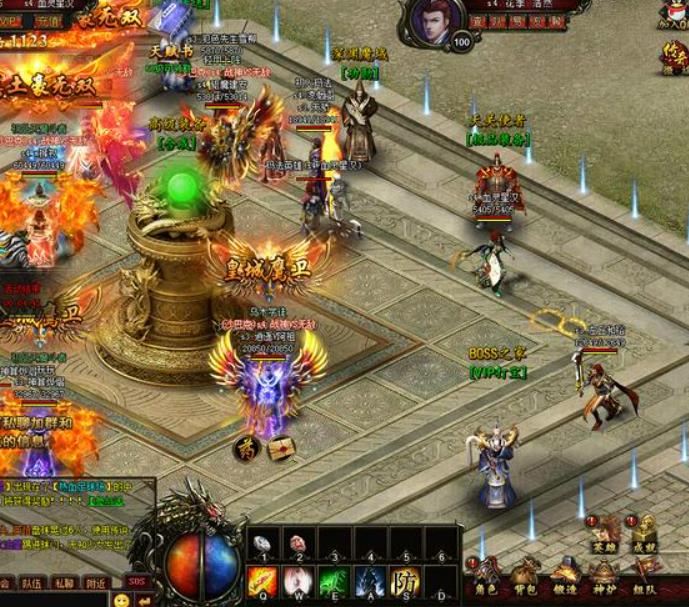Click the red beast icon left of 成就
The width and height of the screenshot is (689, 607).
click(604, 533)
